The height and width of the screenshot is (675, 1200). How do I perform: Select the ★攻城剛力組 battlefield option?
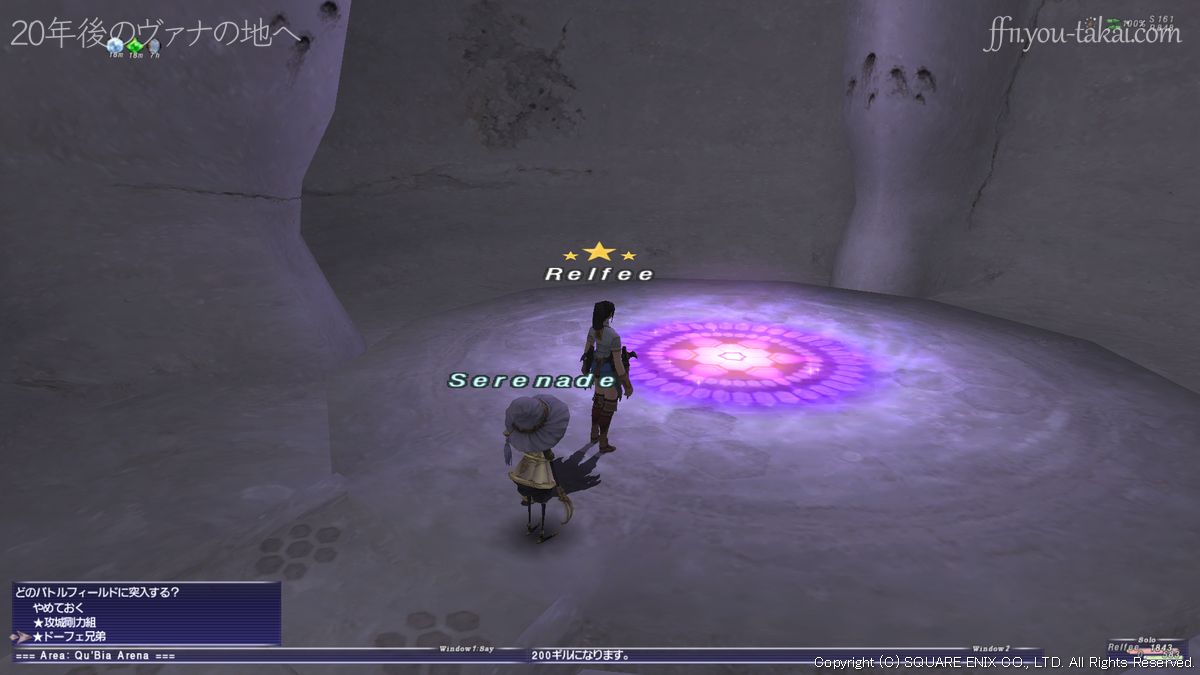click(x=66, y=622)
